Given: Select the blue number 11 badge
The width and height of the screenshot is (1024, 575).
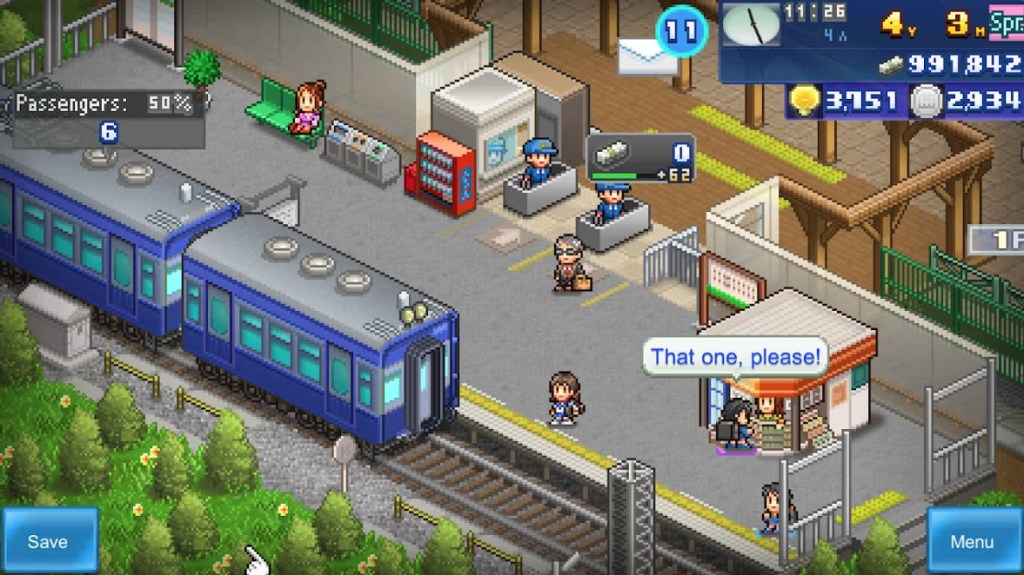Looking at the screenshot, I should point(681,31).
